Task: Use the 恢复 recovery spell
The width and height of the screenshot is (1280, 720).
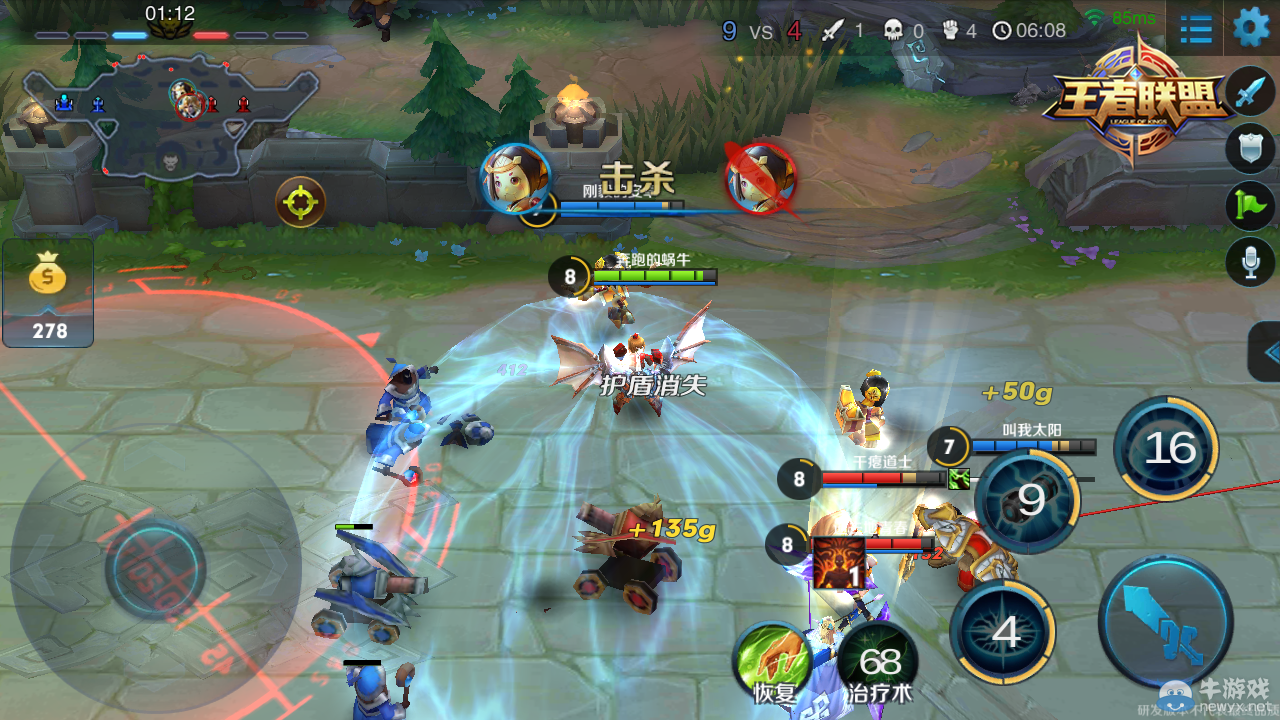Action: tap(771, 660)
